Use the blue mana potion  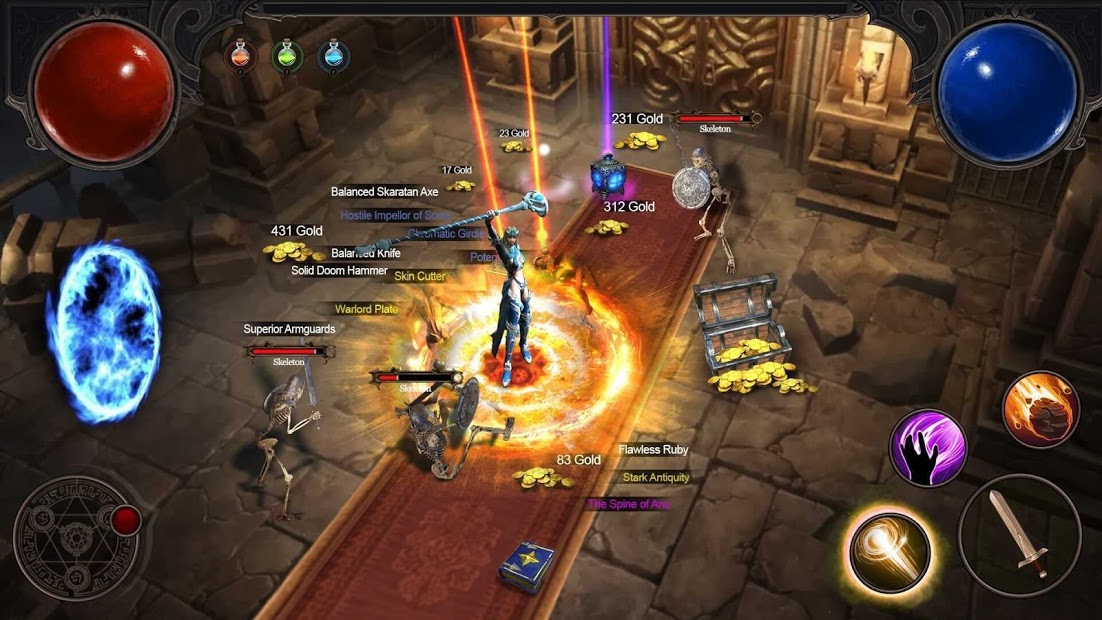point(333,54)
